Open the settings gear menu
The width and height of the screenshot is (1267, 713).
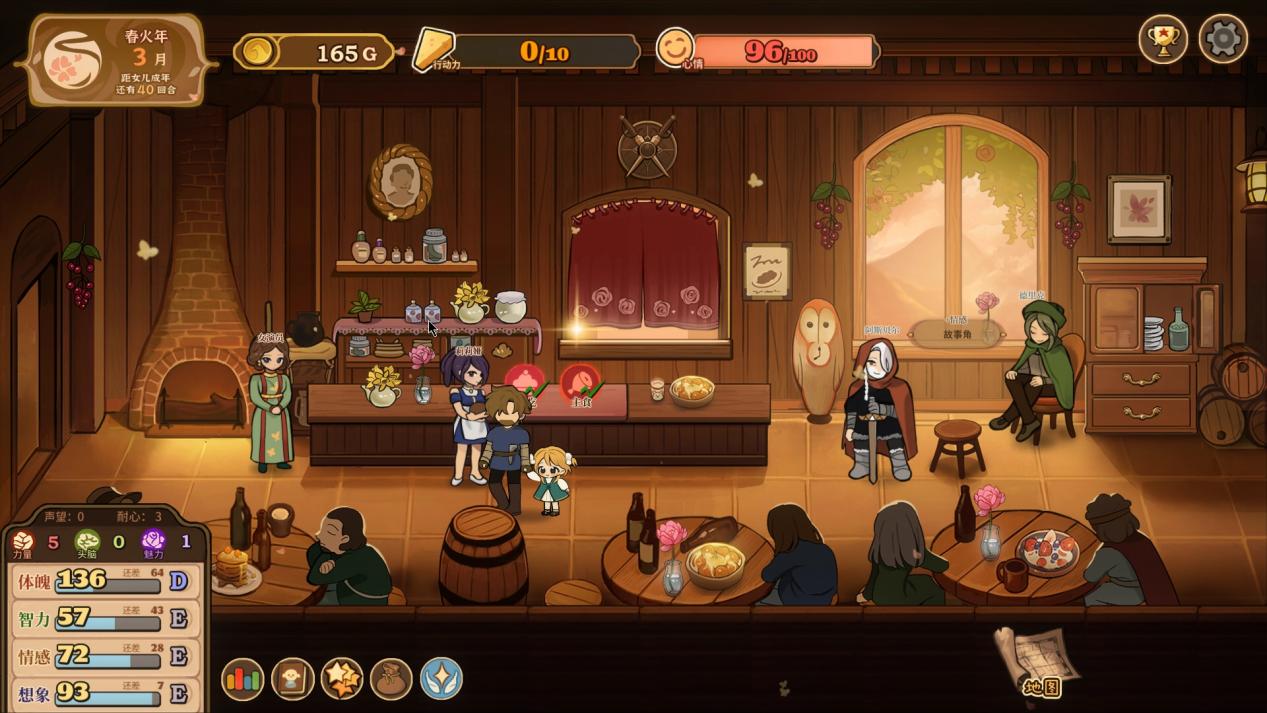pos(1222,40)
